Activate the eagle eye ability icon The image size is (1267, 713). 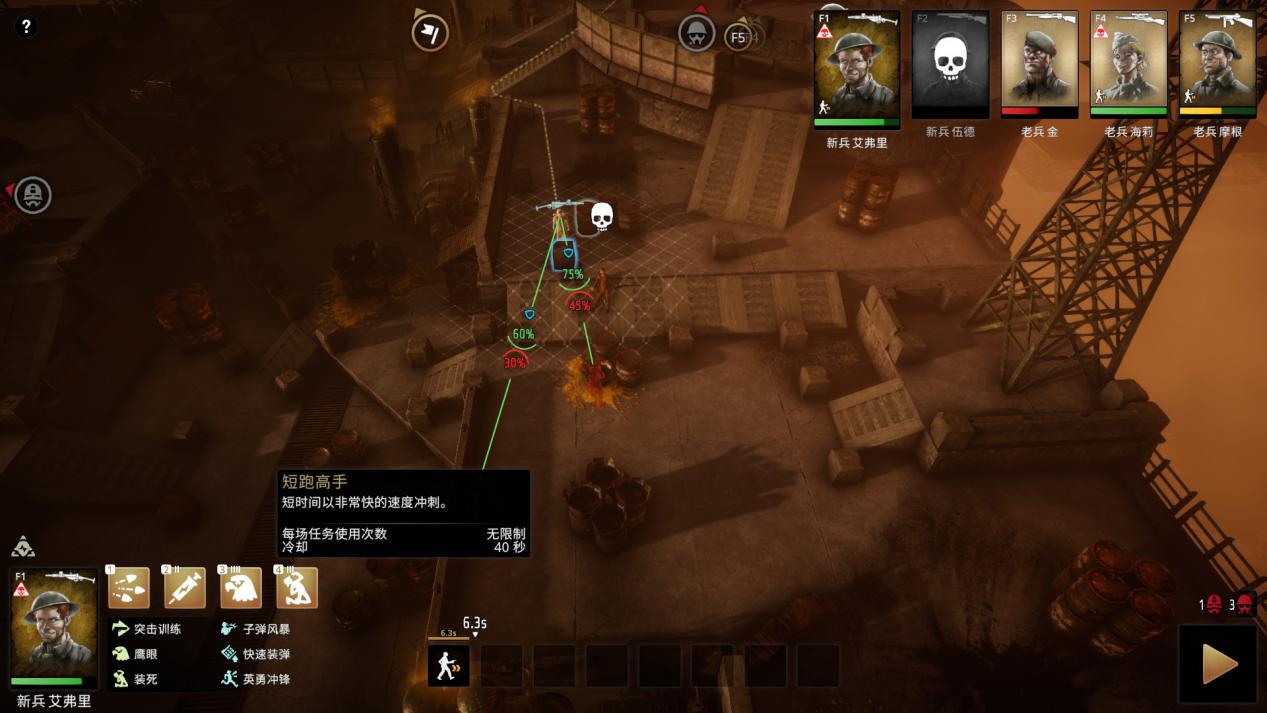(x=241, y=588)
